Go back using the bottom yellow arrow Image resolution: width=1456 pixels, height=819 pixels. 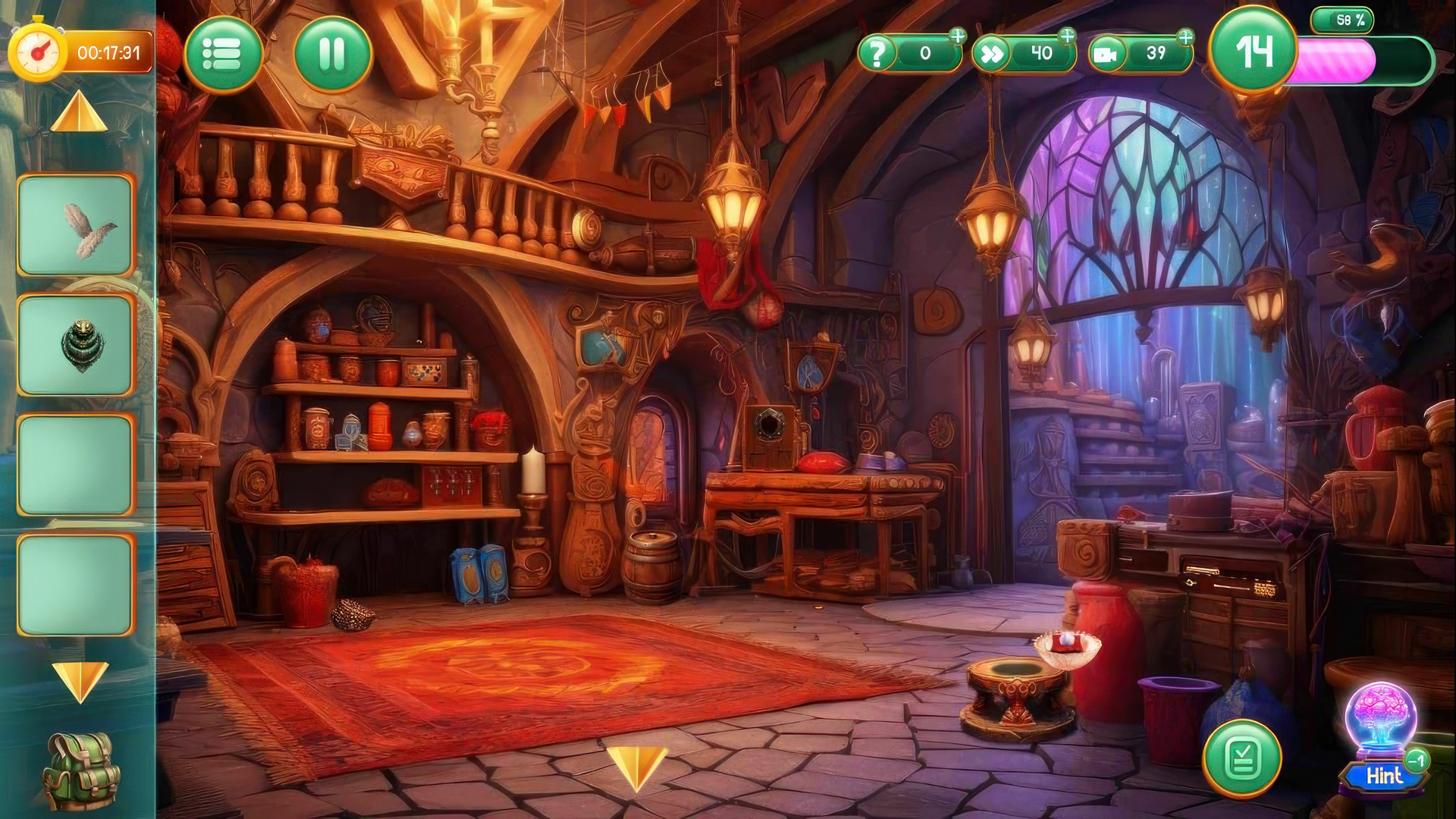tap(636, 767)
